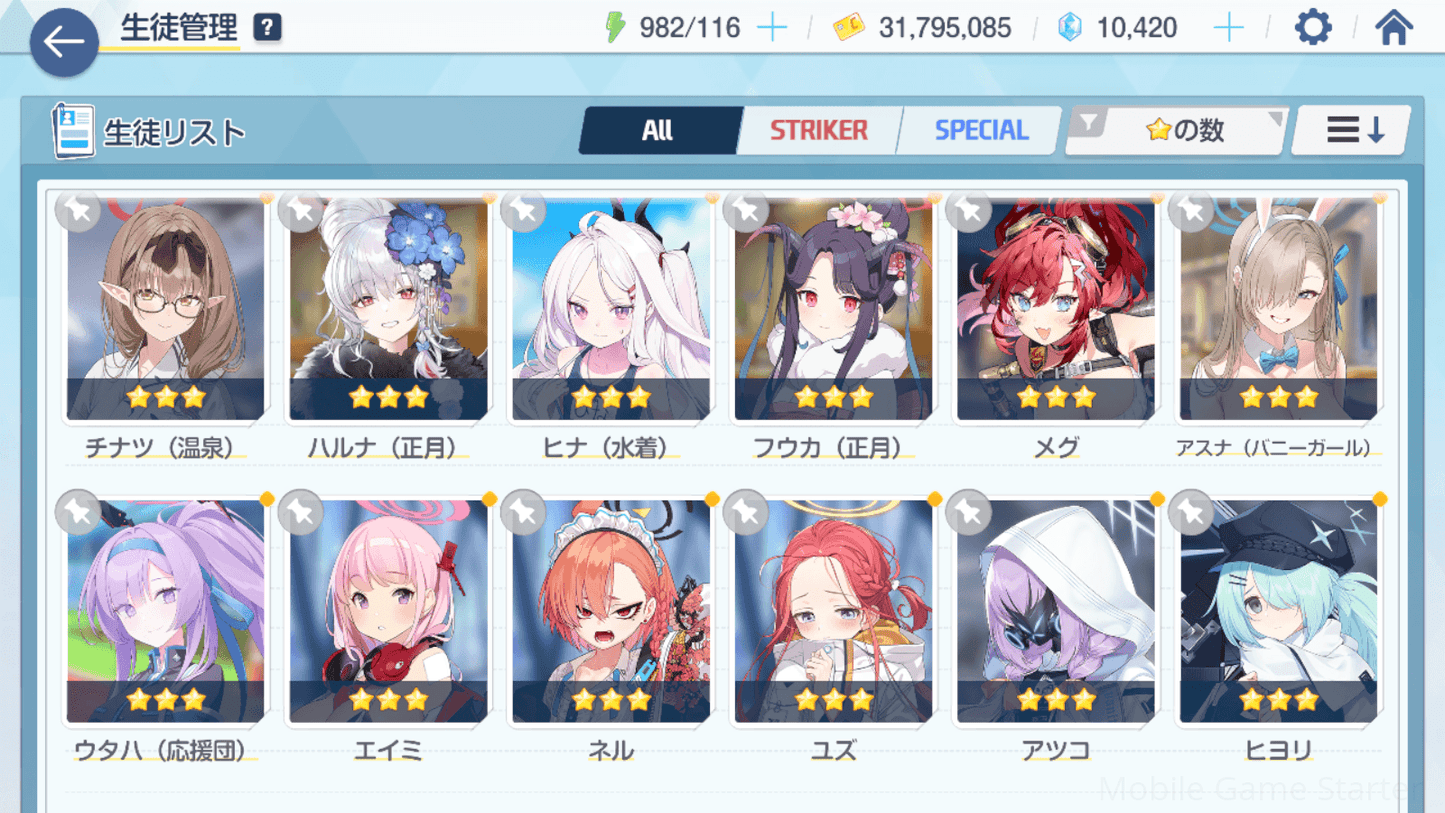
Task: Switch to the STRIKER tab
Action: coord(818,131)
